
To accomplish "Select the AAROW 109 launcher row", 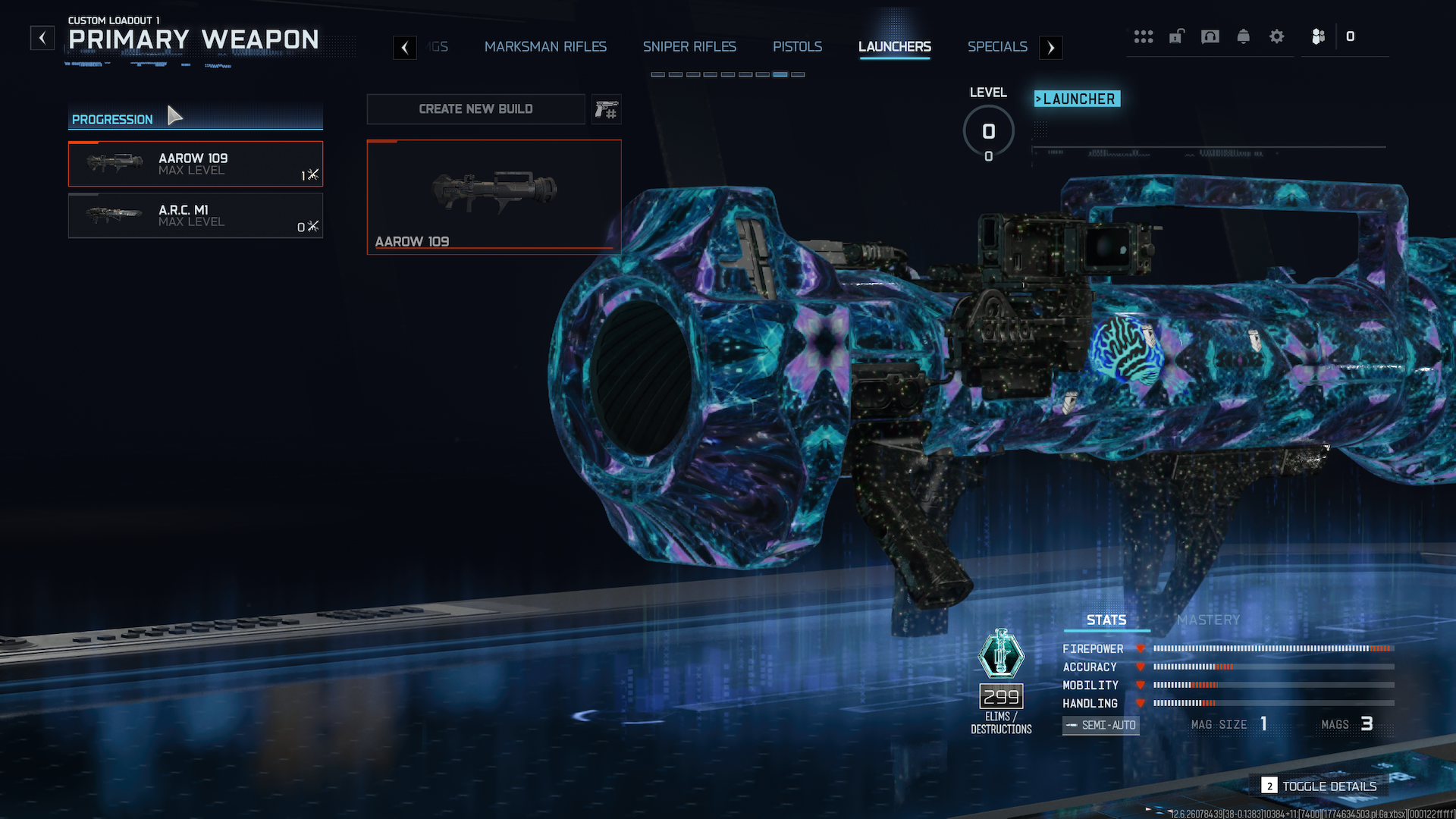I will [196, 164].
